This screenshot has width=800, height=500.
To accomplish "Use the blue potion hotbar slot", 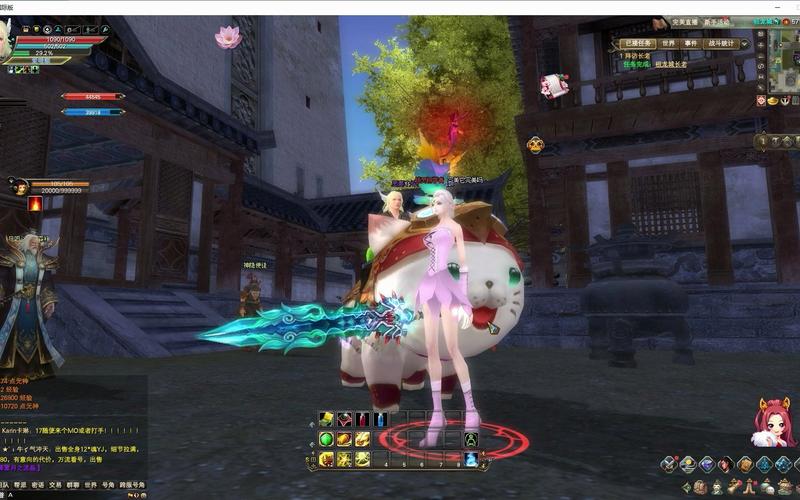I will [380, 420].
